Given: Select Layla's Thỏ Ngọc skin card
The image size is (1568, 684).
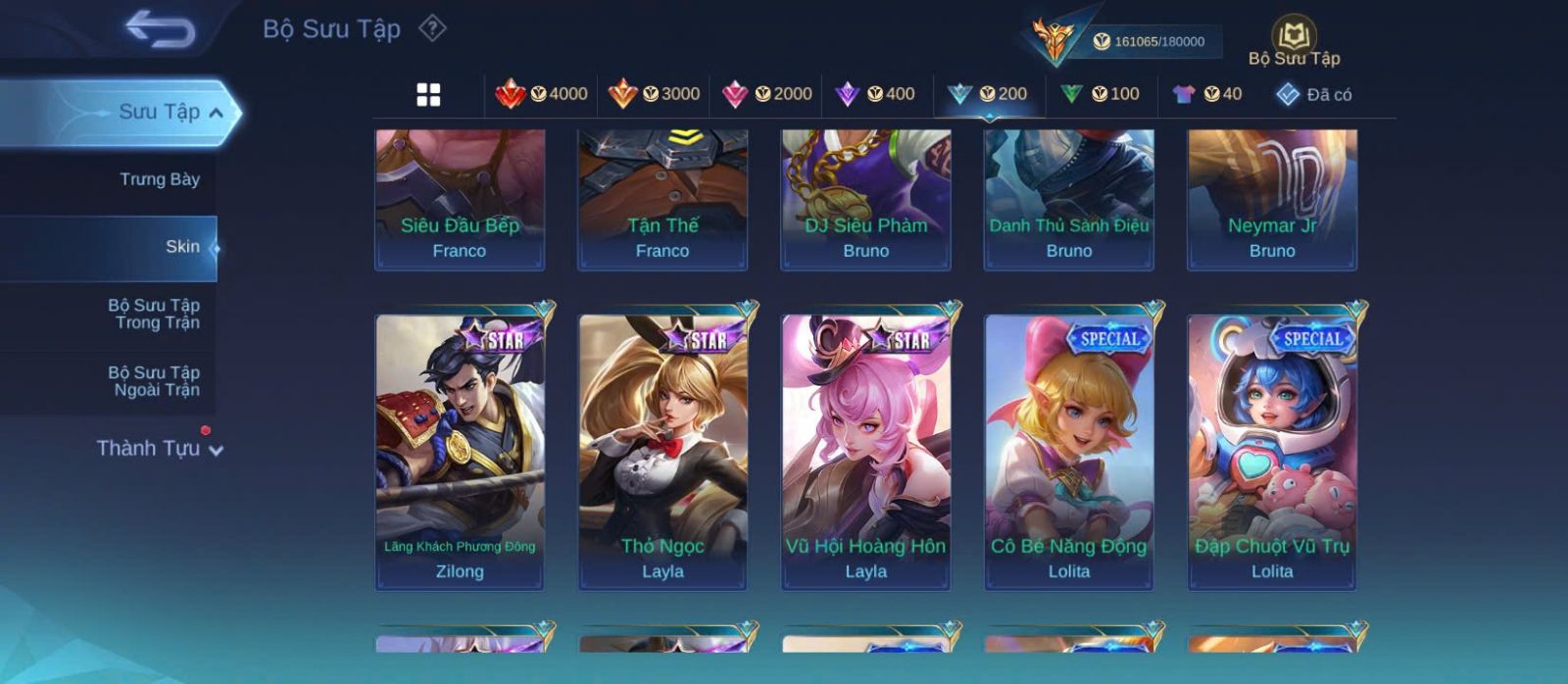Looking at the screenshot, I should coord(662,451).
